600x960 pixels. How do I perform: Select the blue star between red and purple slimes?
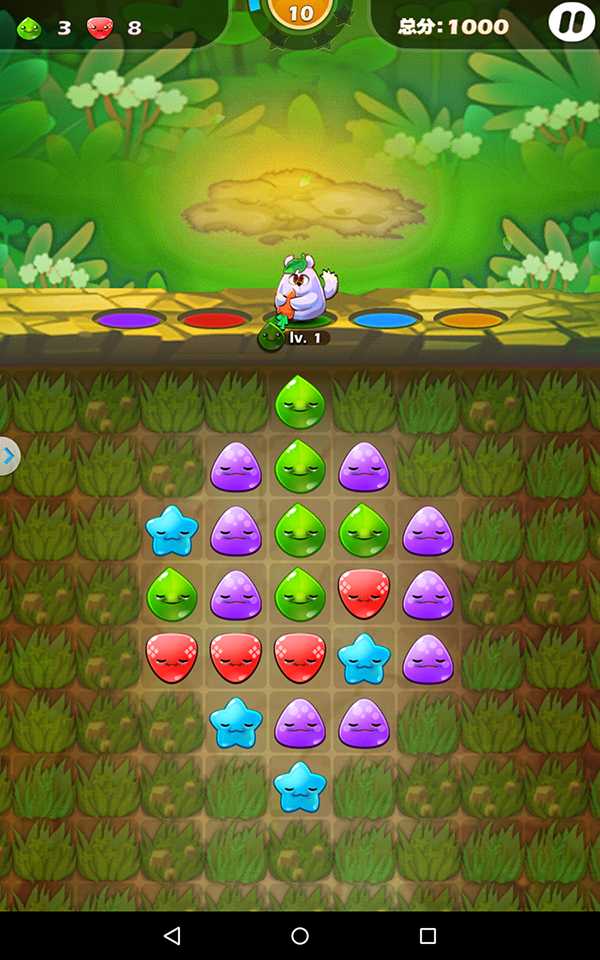pyautogui.click(x=364, y=658)
